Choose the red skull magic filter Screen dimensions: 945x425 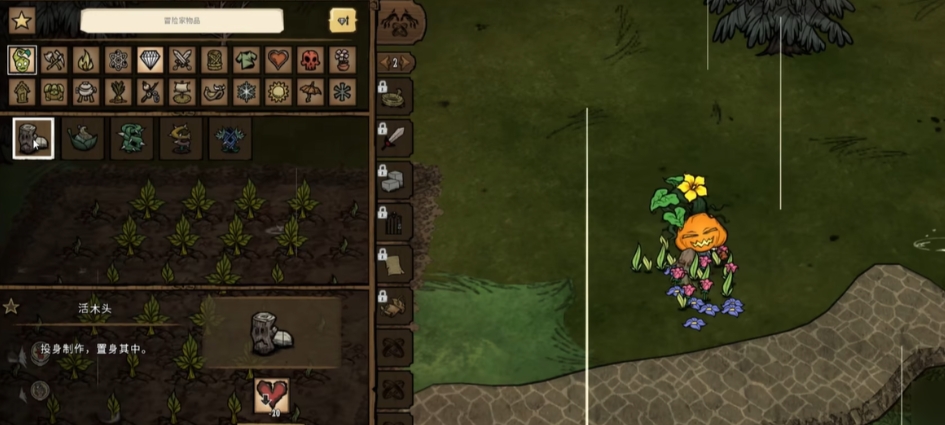(310, 60)
